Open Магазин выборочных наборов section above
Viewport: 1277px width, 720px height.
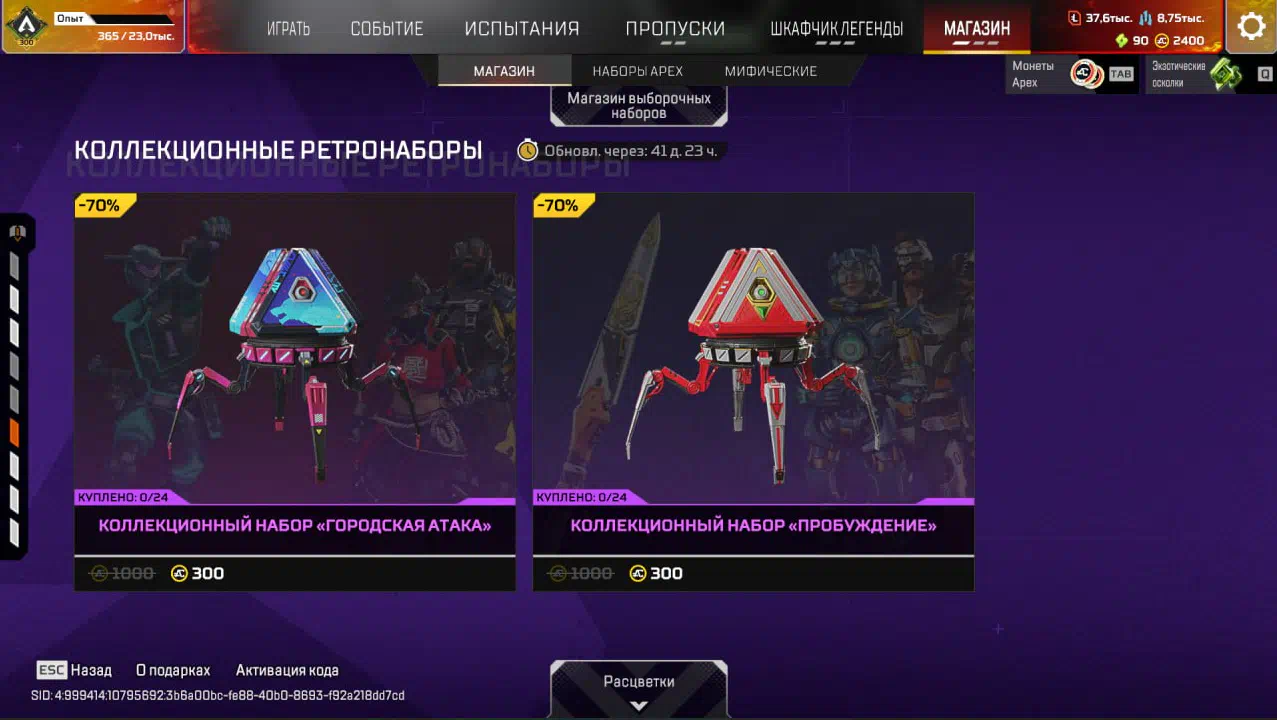click(639, 105)
